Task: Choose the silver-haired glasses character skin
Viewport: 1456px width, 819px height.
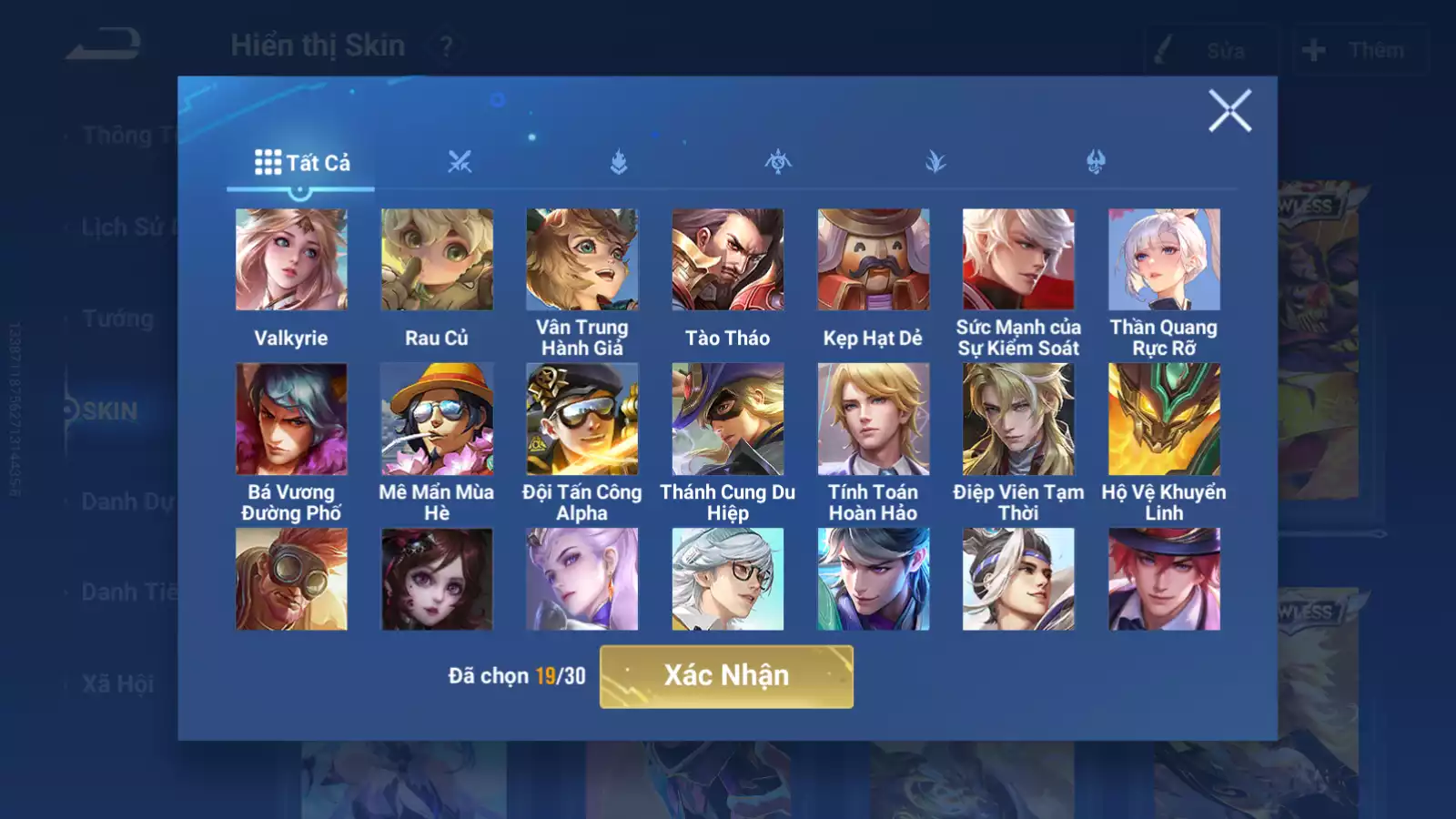Action: click(728, 580)
